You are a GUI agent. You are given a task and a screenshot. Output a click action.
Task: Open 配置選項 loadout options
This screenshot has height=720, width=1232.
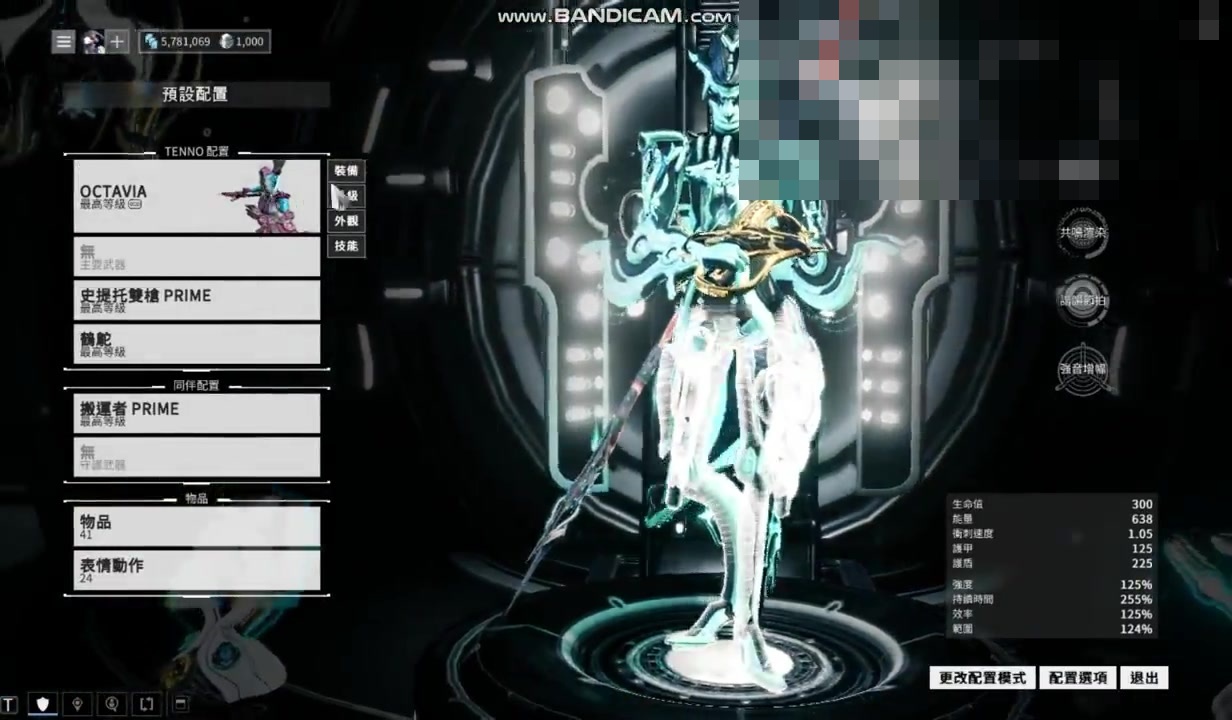(x=1077, y=678)
